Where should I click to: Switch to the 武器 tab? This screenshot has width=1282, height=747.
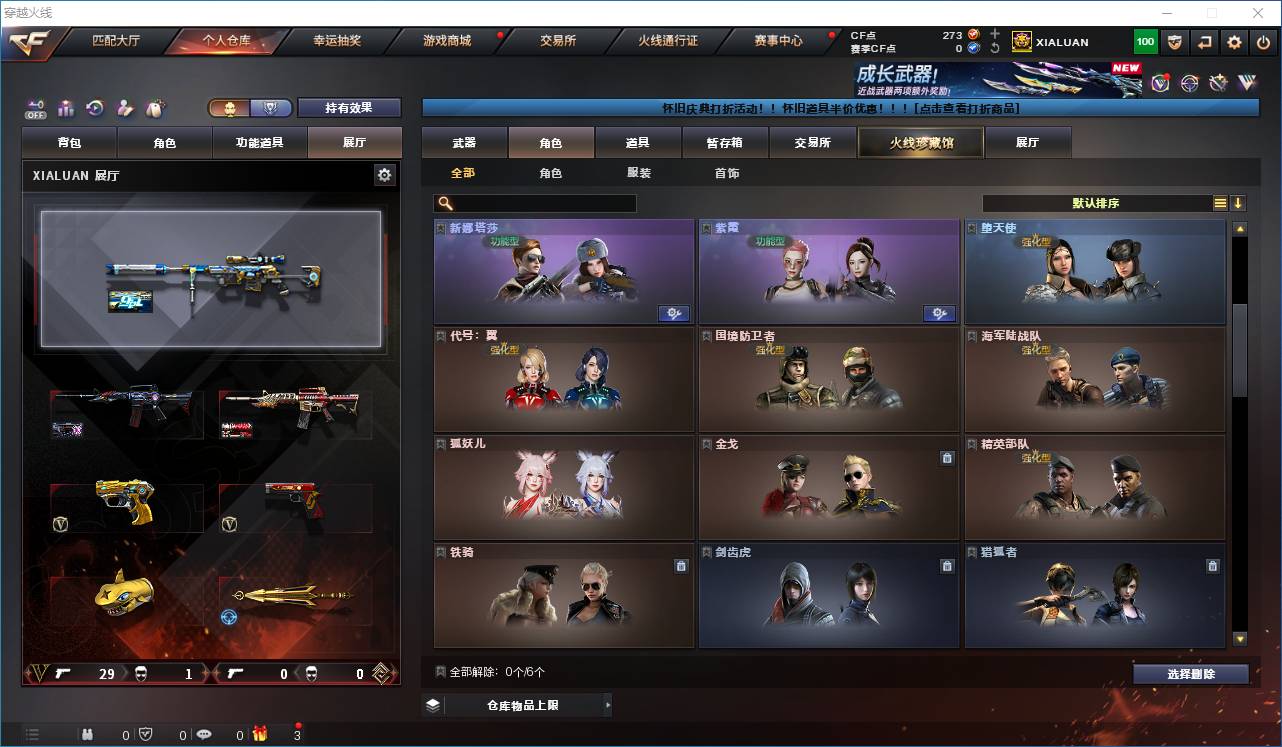[x=462, y=142]
